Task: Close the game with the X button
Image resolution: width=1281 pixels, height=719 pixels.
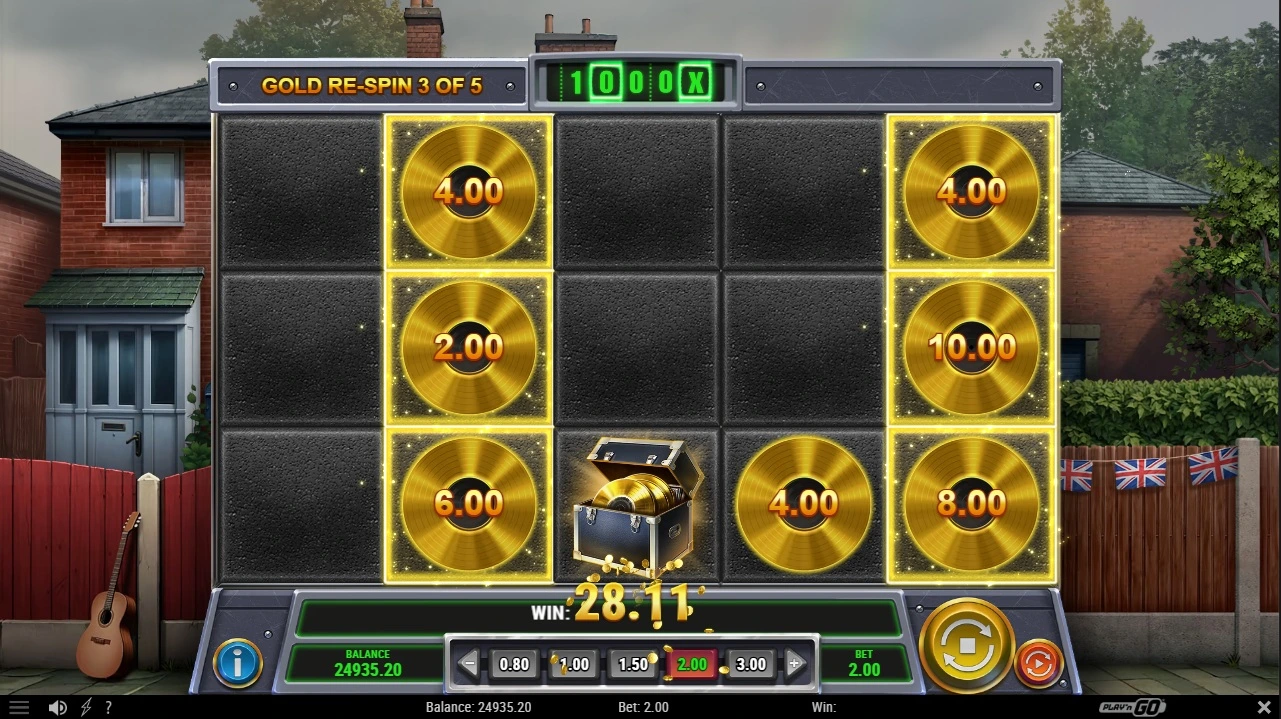Action: (1260, 707)
